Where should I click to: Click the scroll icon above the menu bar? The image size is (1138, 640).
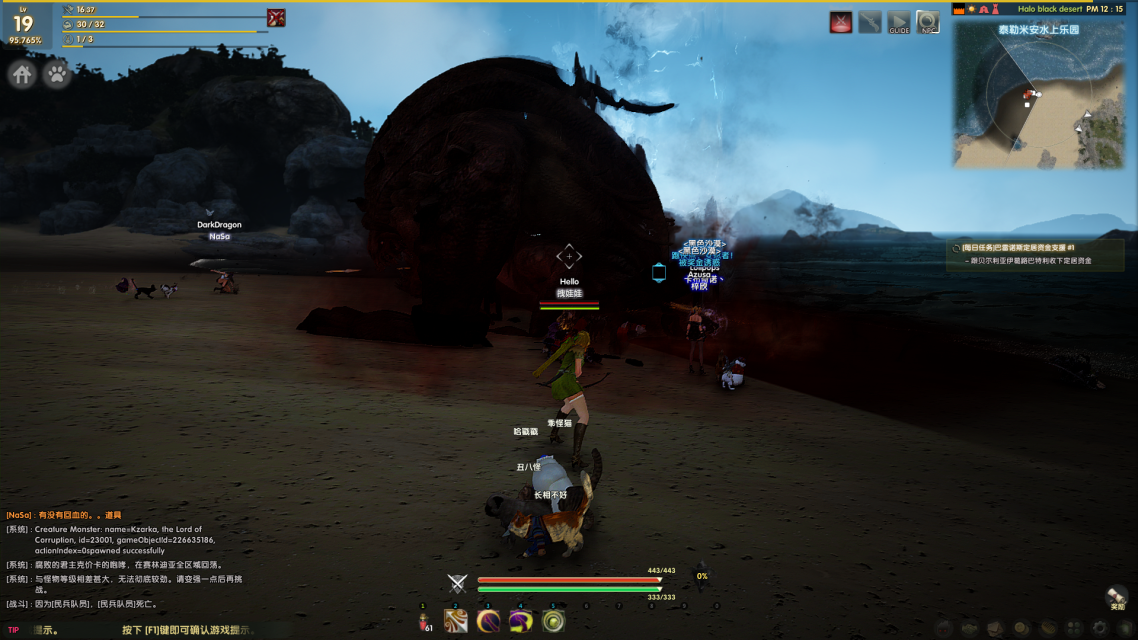click(1116, 597)
